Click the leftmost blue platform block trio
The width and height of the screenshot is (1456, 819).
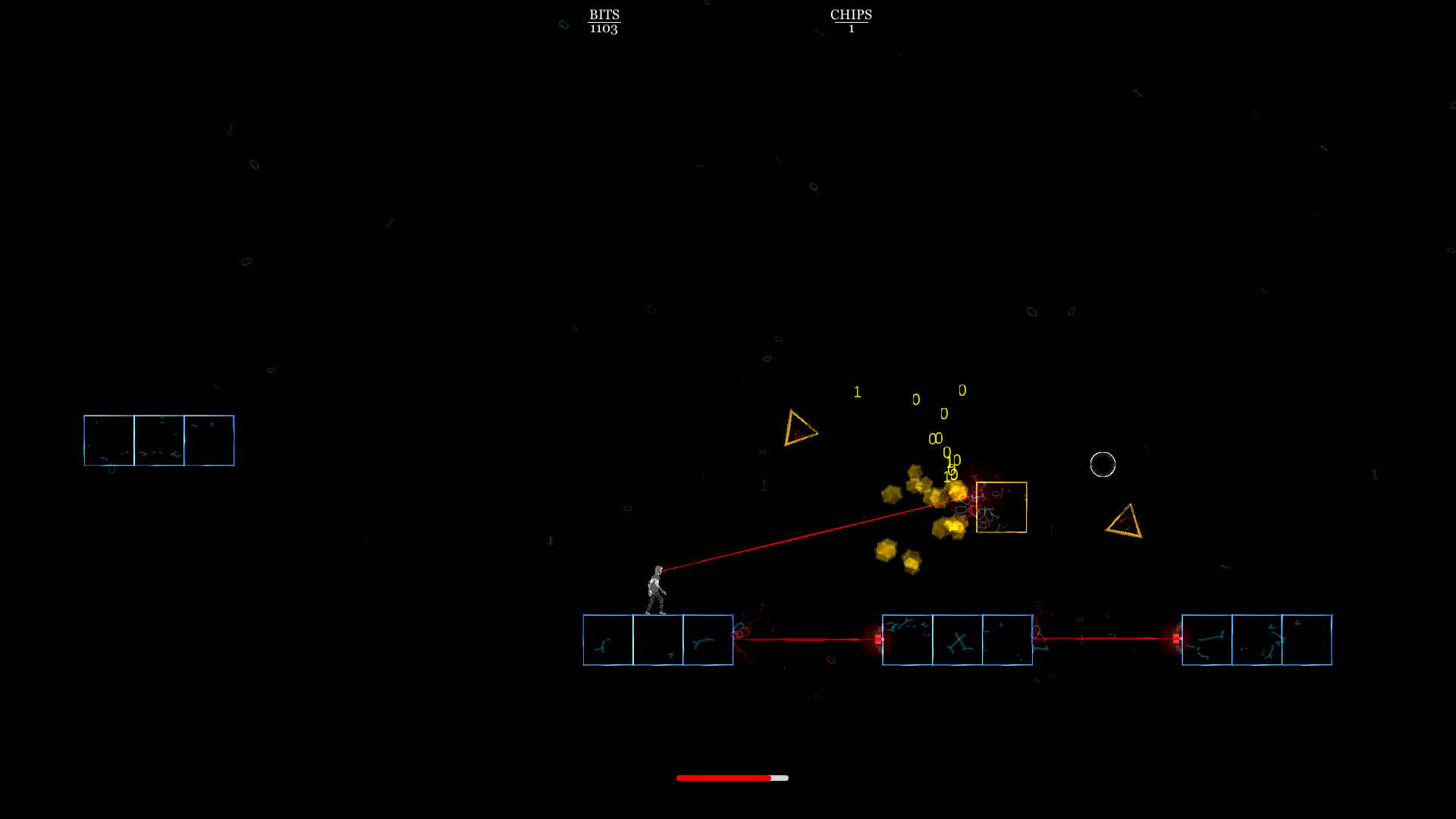point(158,440)
